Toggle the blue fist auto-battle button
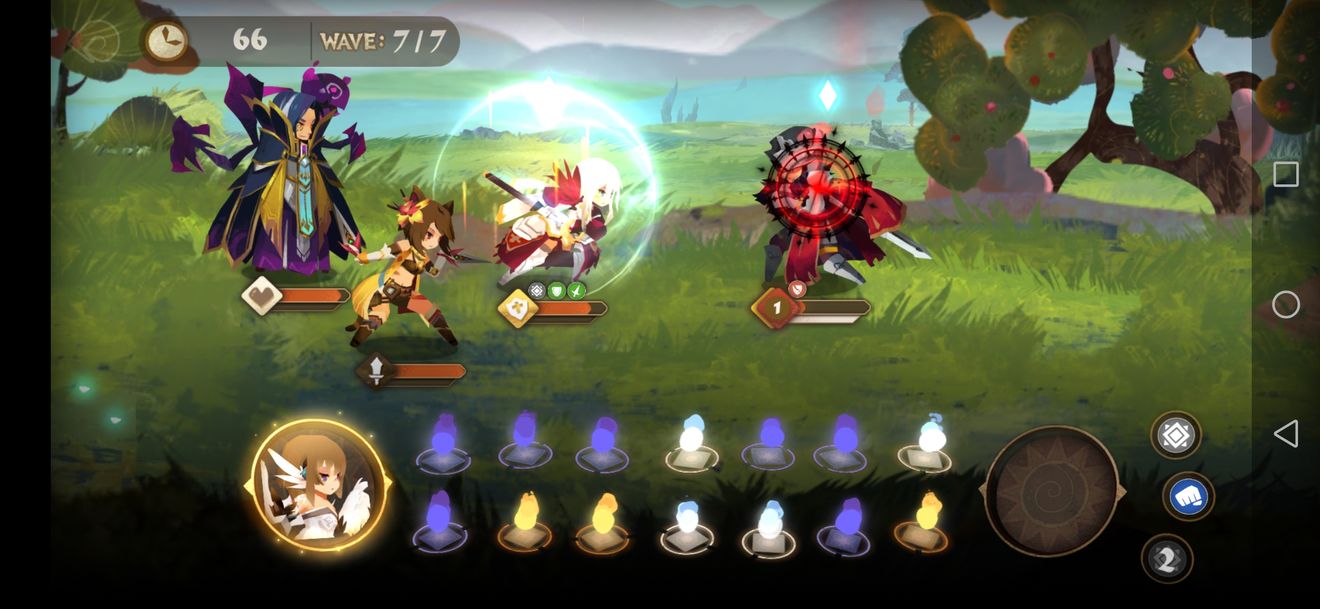The height and width of the screenshot is (609, 1320). point(1188,497)
